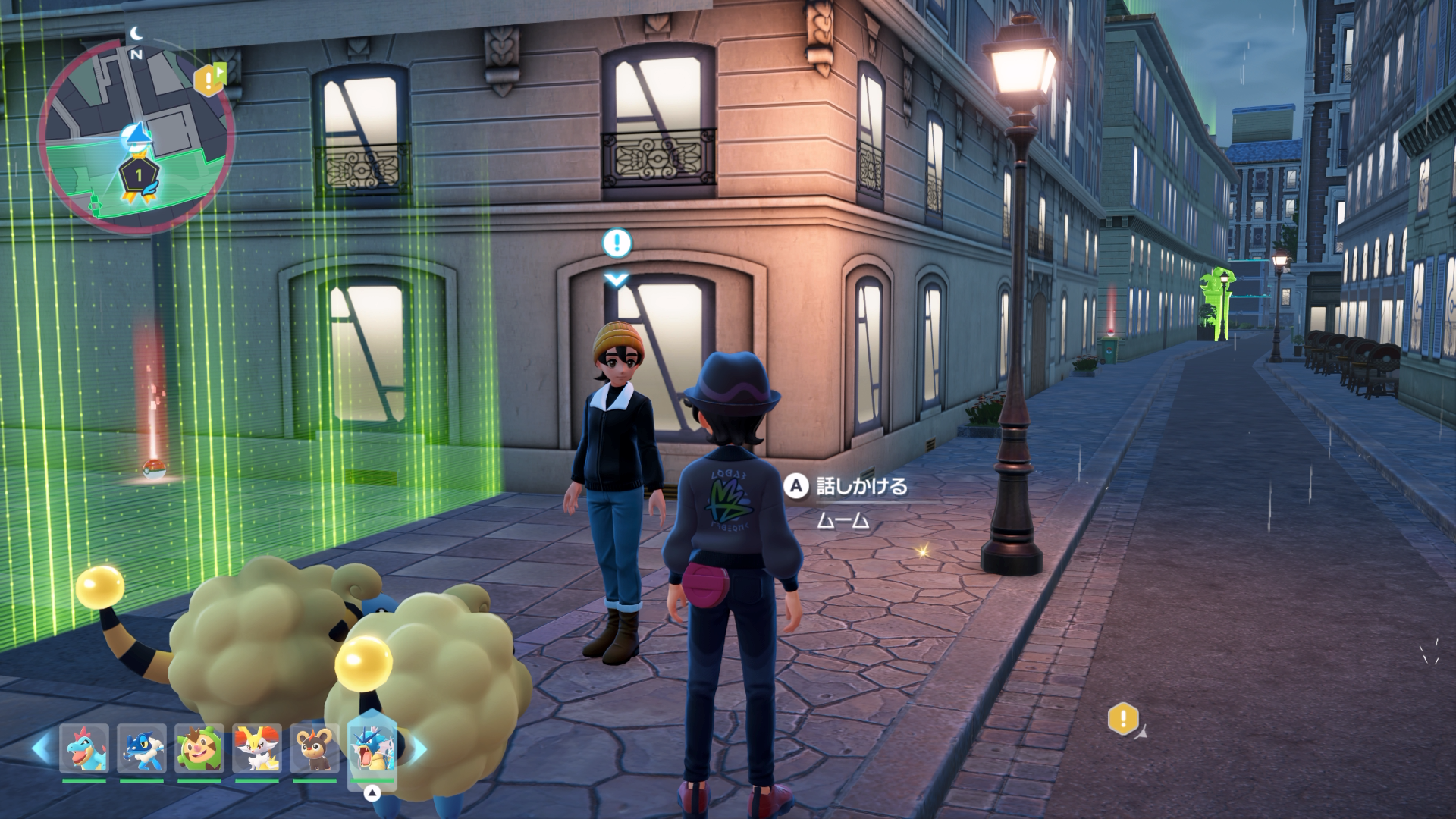
Task: Click the number 1 badge marker on the minimap
Action: [139, 175]
